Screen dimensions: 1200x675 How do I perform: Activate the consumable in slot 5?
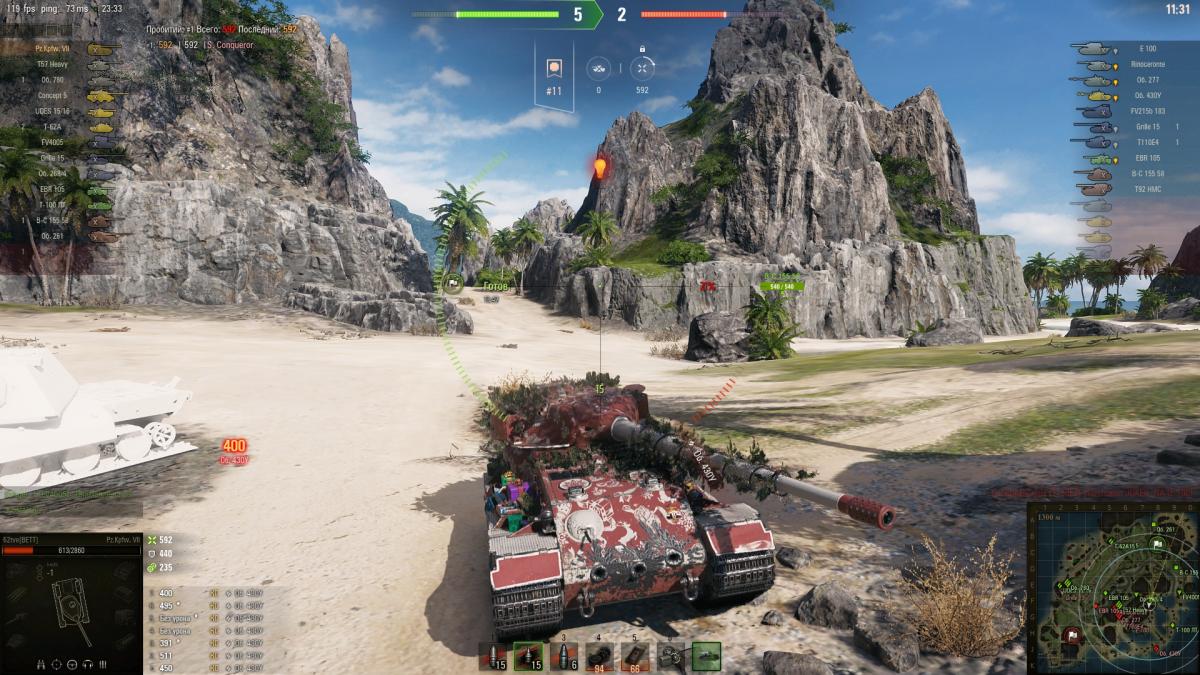pos(635,656)
